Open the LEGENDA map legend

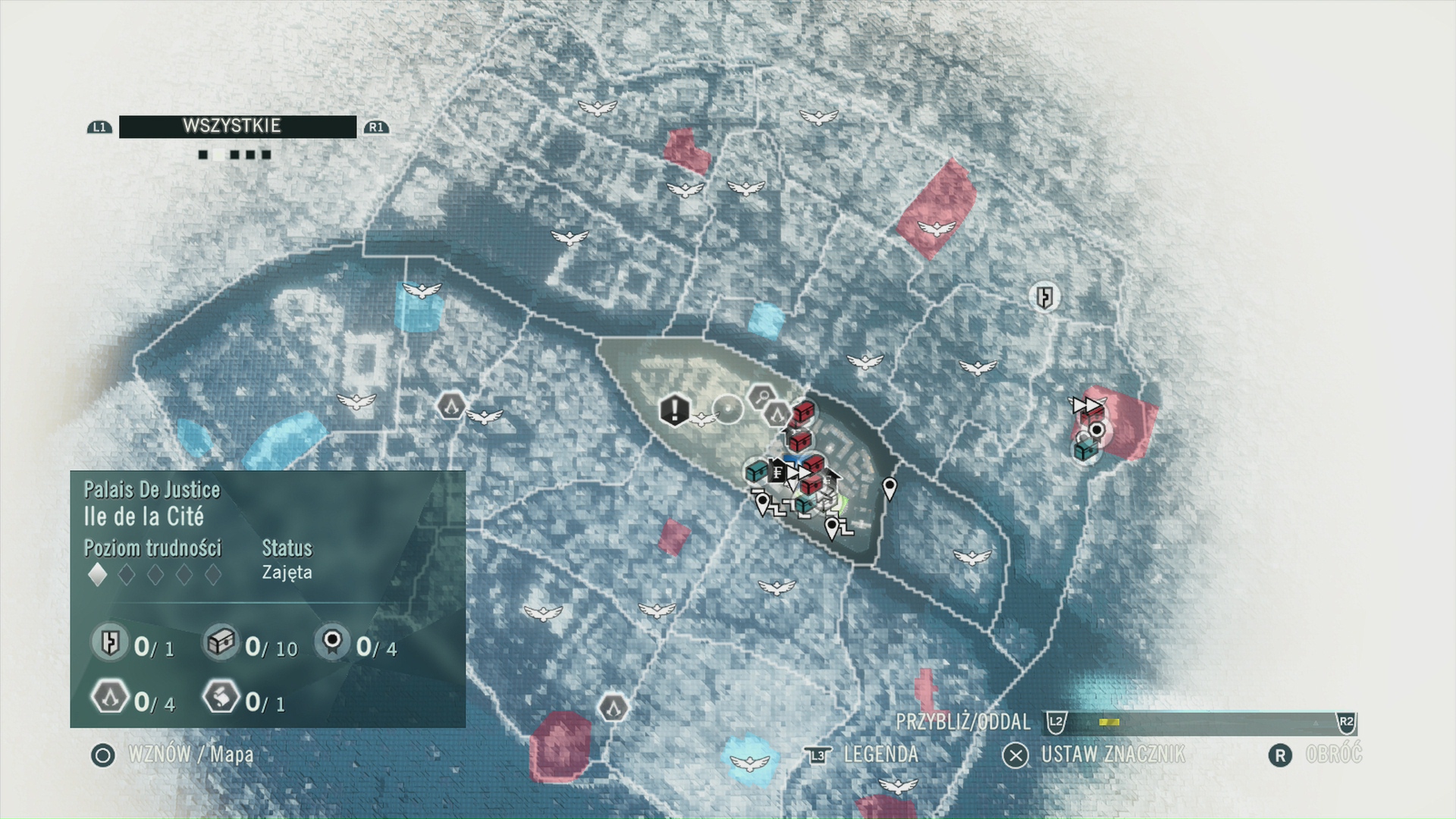880,755
